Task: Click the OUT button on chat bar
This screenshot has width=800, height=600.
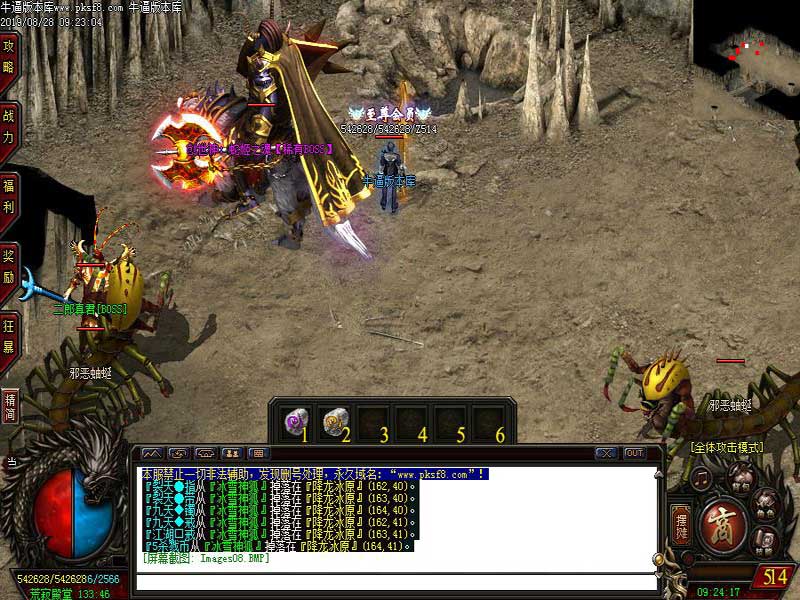Action: (x=634, y=453)
